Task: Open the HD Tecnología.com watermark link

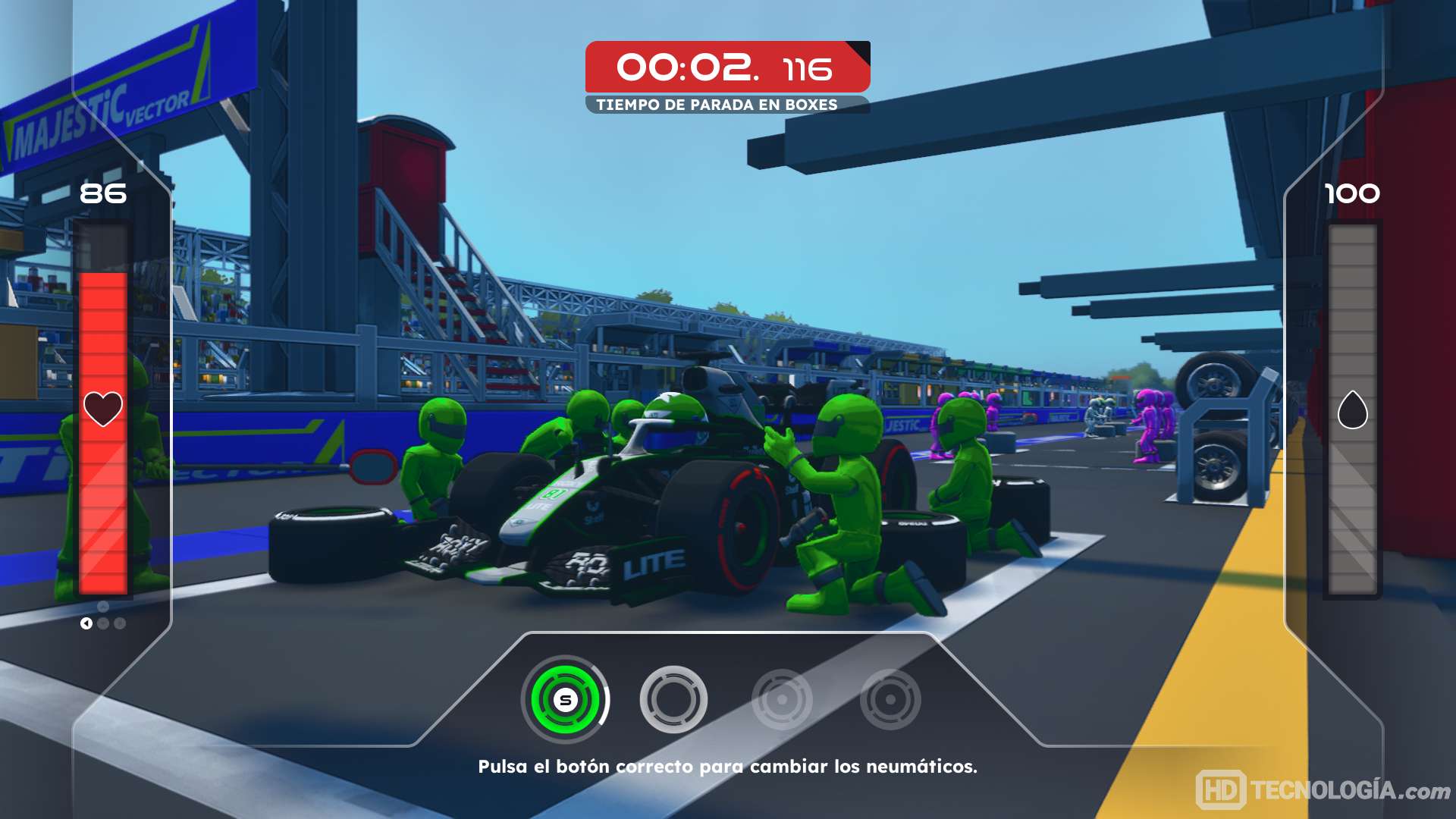Action: click(1323, 790)
